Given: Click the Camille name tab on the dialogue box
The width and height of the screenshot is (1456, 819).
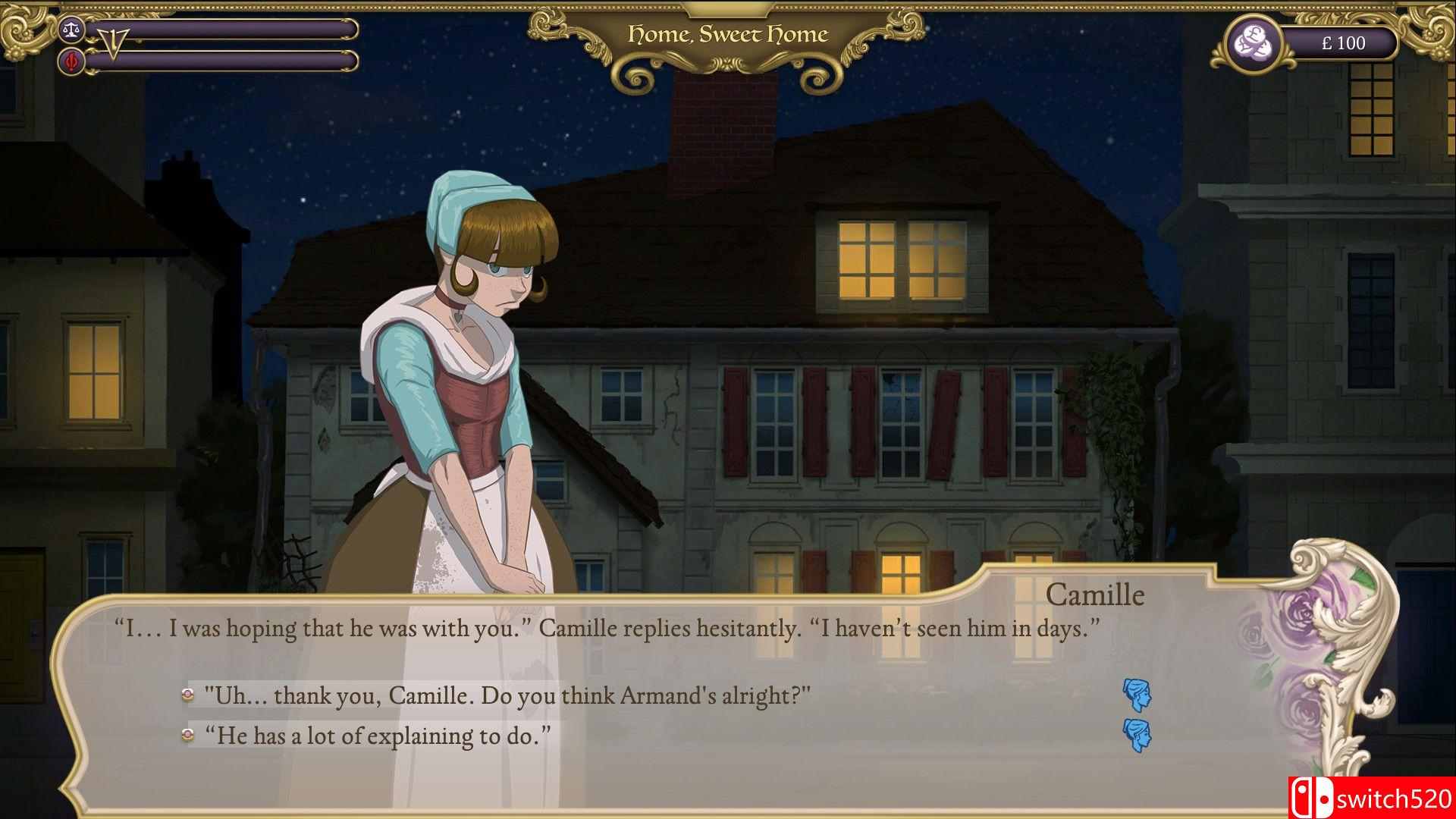Looking at the screenshot, I should click(x=1095, y=595).
